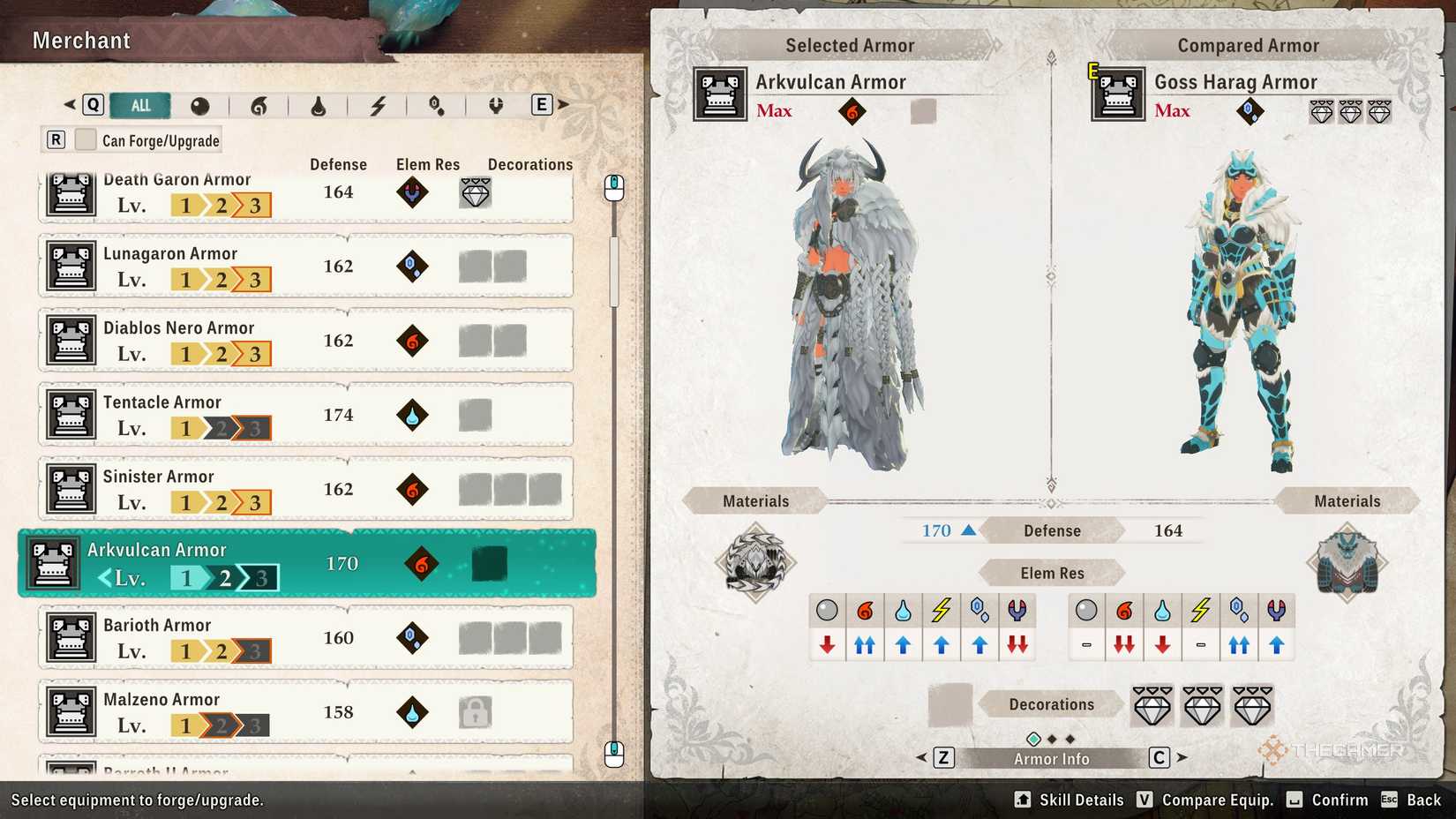Click the Death Garon Armor chest piece icon

click(71, 192)
